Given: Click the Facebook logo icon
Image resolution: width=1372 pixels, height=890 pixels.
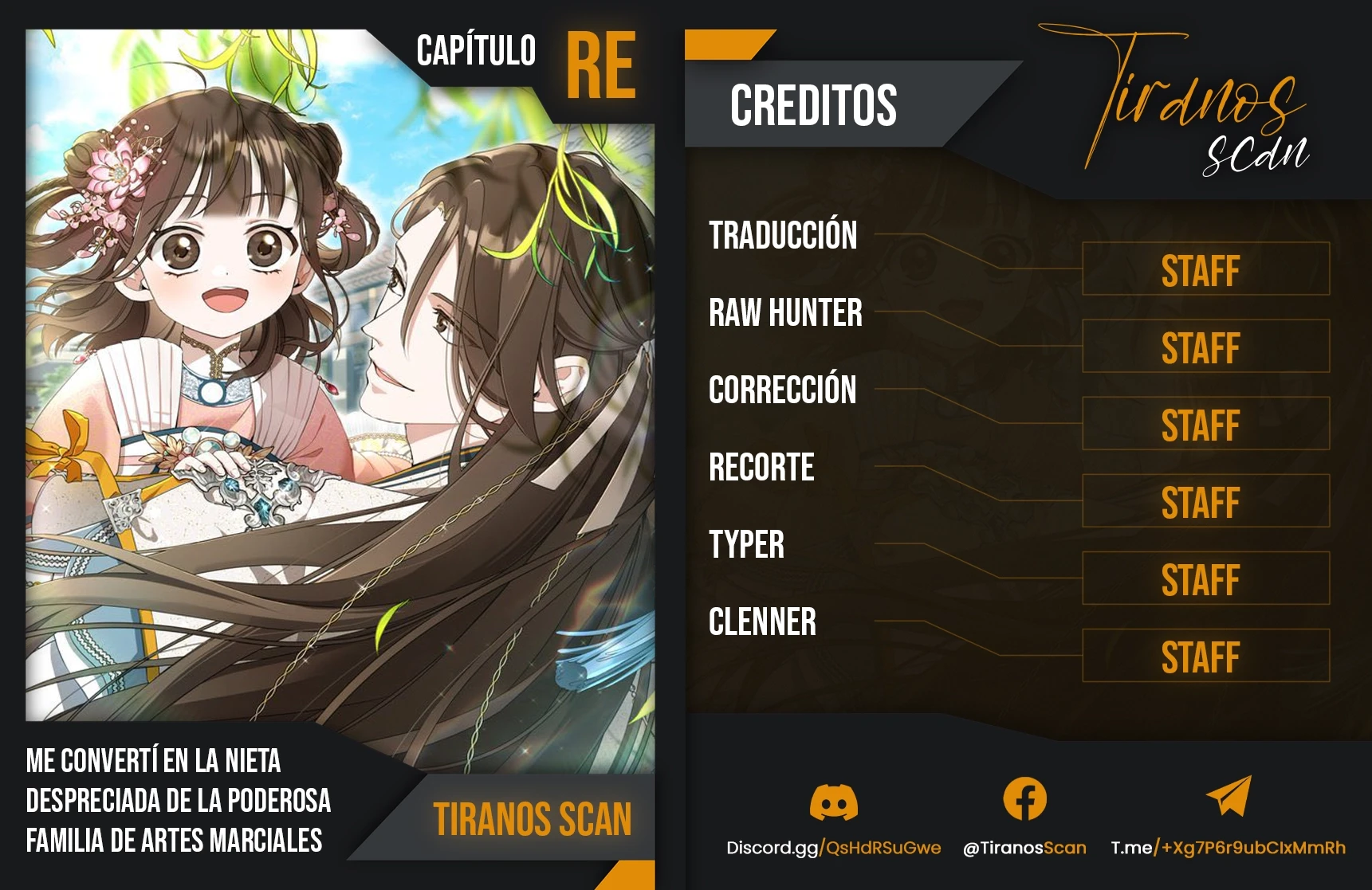Looking at the screenshot, I should coord(1024,798).
